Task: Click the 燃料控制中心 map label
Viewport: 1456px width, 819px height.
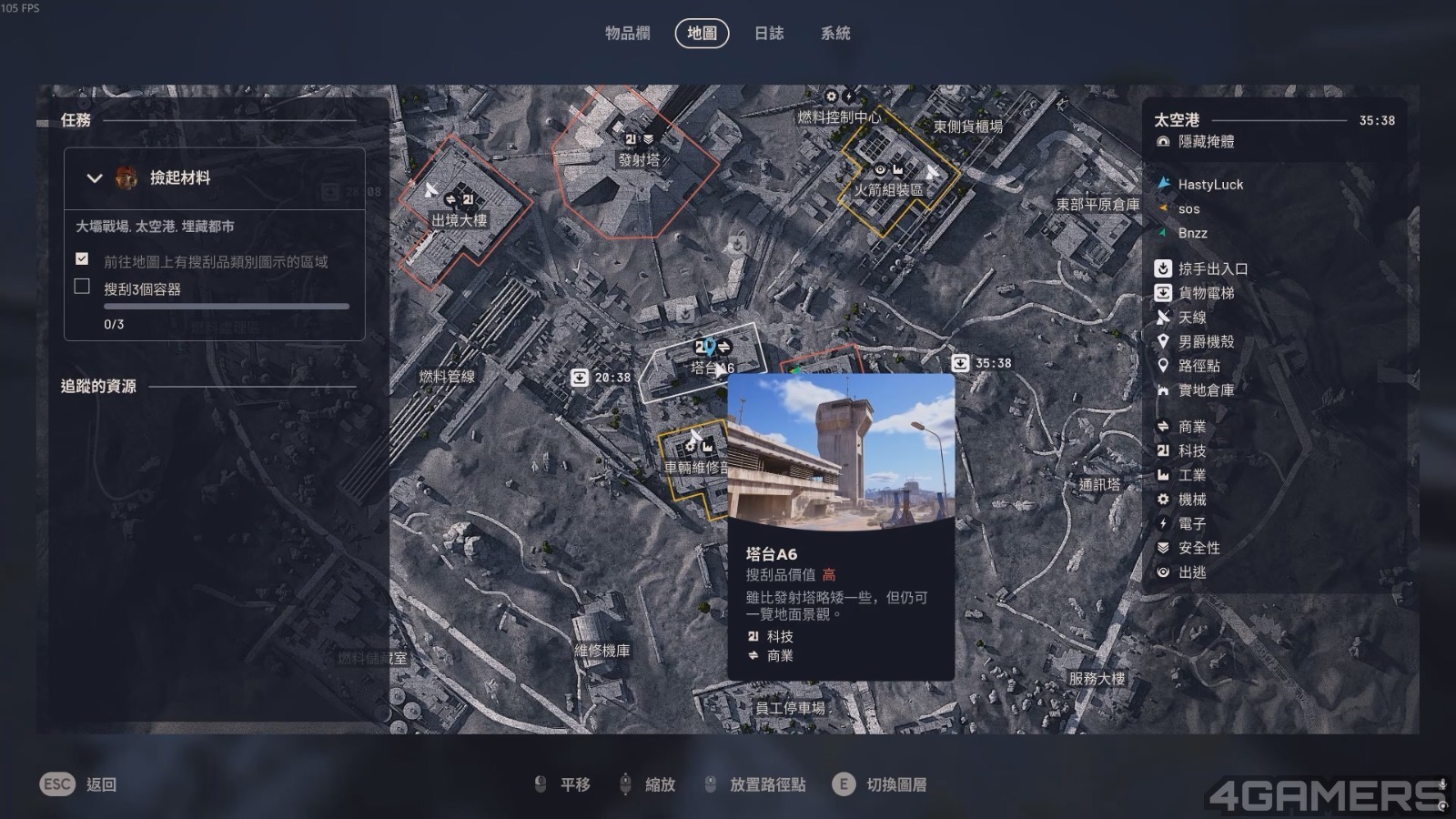Action: click(x=839, y=117)
